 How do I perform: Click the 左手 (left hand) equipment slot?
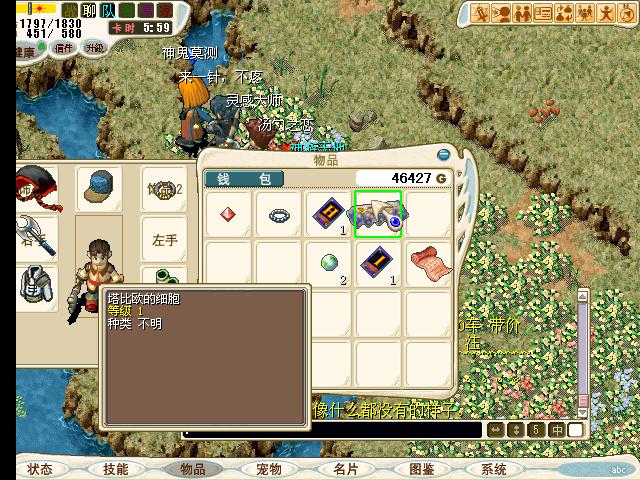164,240
